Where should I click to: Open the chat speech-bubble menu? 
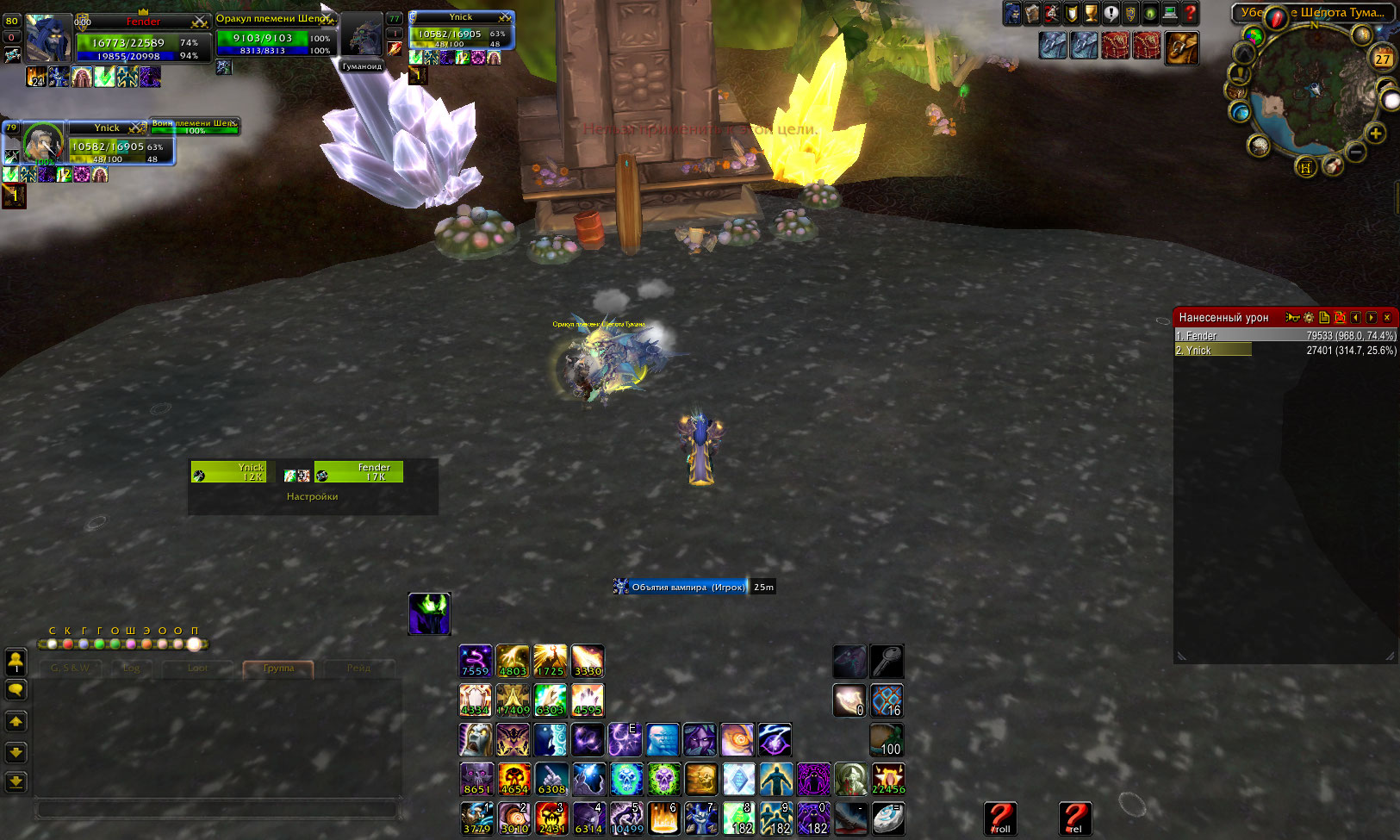click(16, 690)
